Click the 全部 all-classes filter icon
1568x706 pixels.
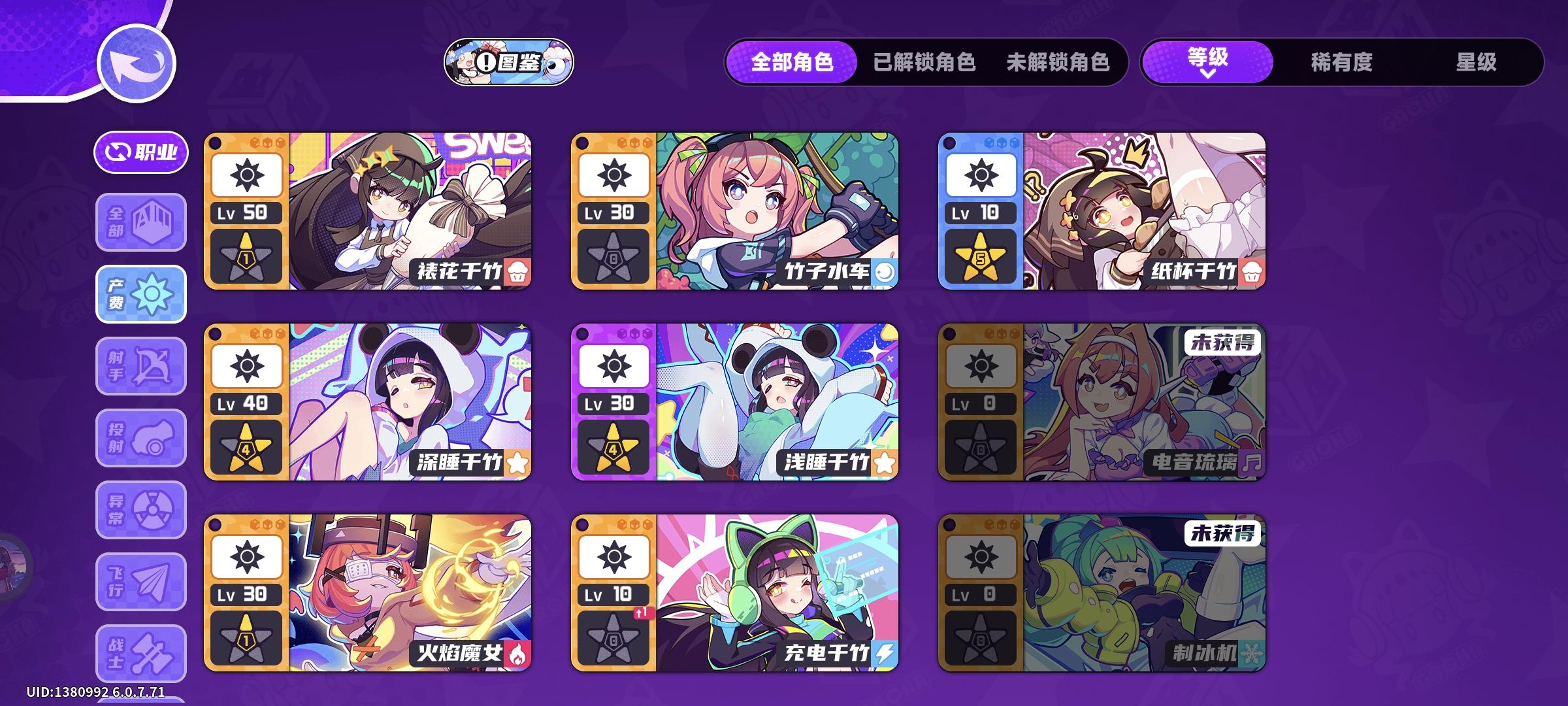140,224
